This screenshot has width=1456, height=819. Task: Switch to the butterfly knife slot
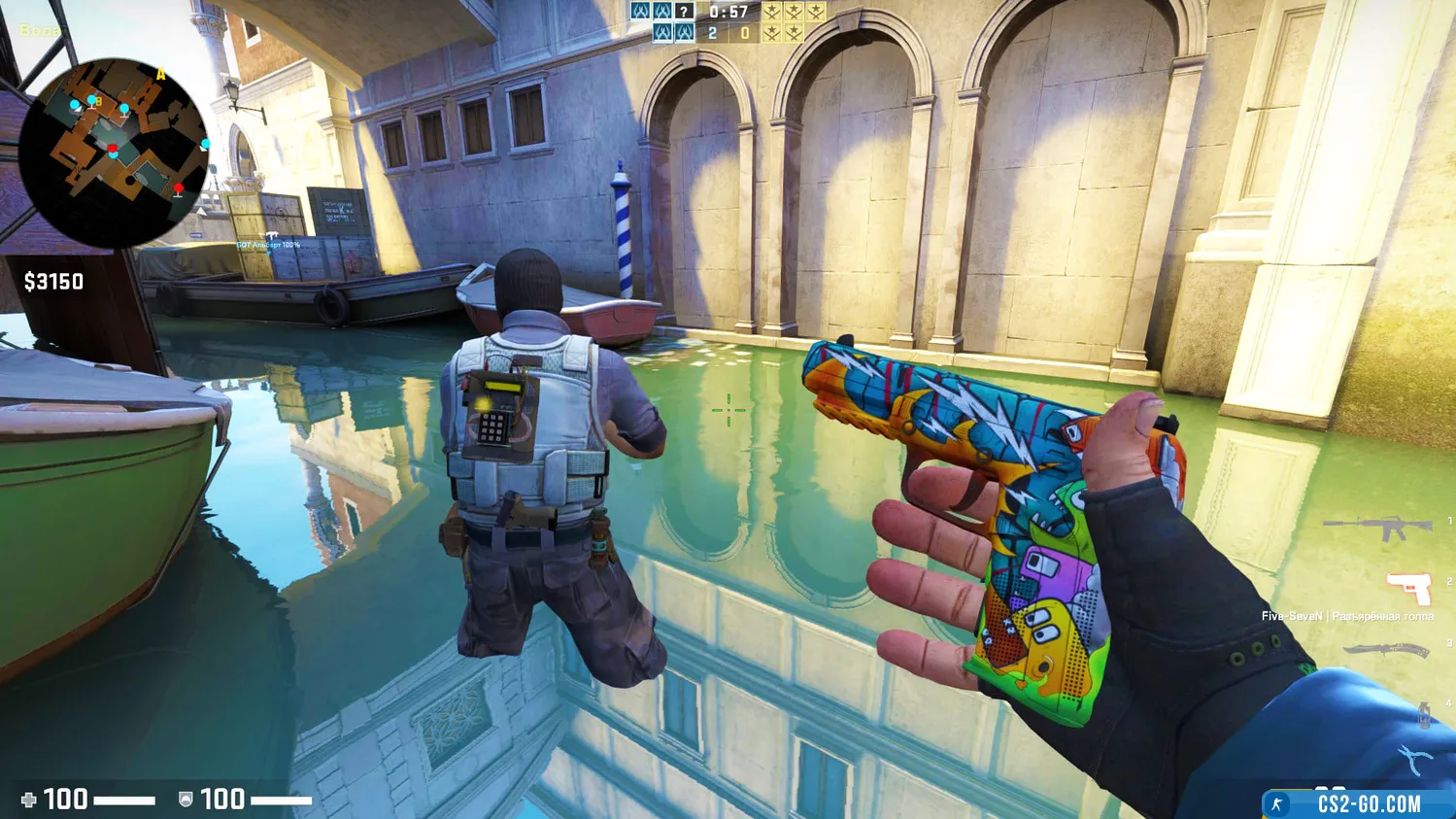(1386, 650)
